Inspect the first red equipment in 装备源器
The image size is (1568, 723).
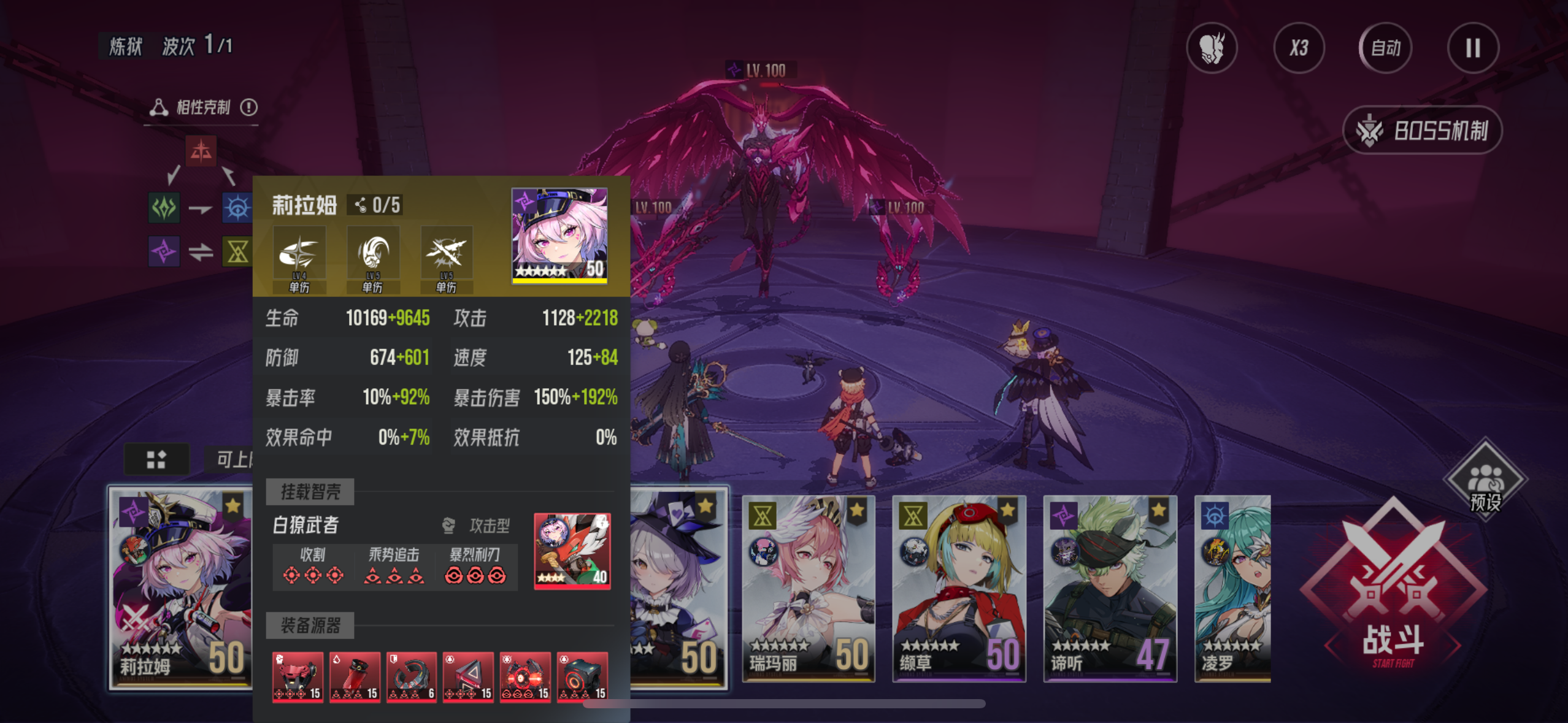click(298, 677)
